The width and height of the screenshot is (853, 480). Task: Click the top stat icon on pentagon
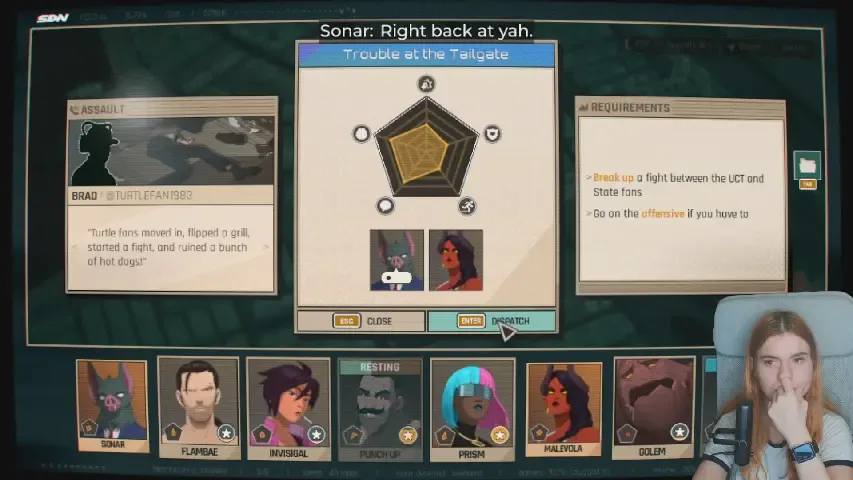pos(427,84)
